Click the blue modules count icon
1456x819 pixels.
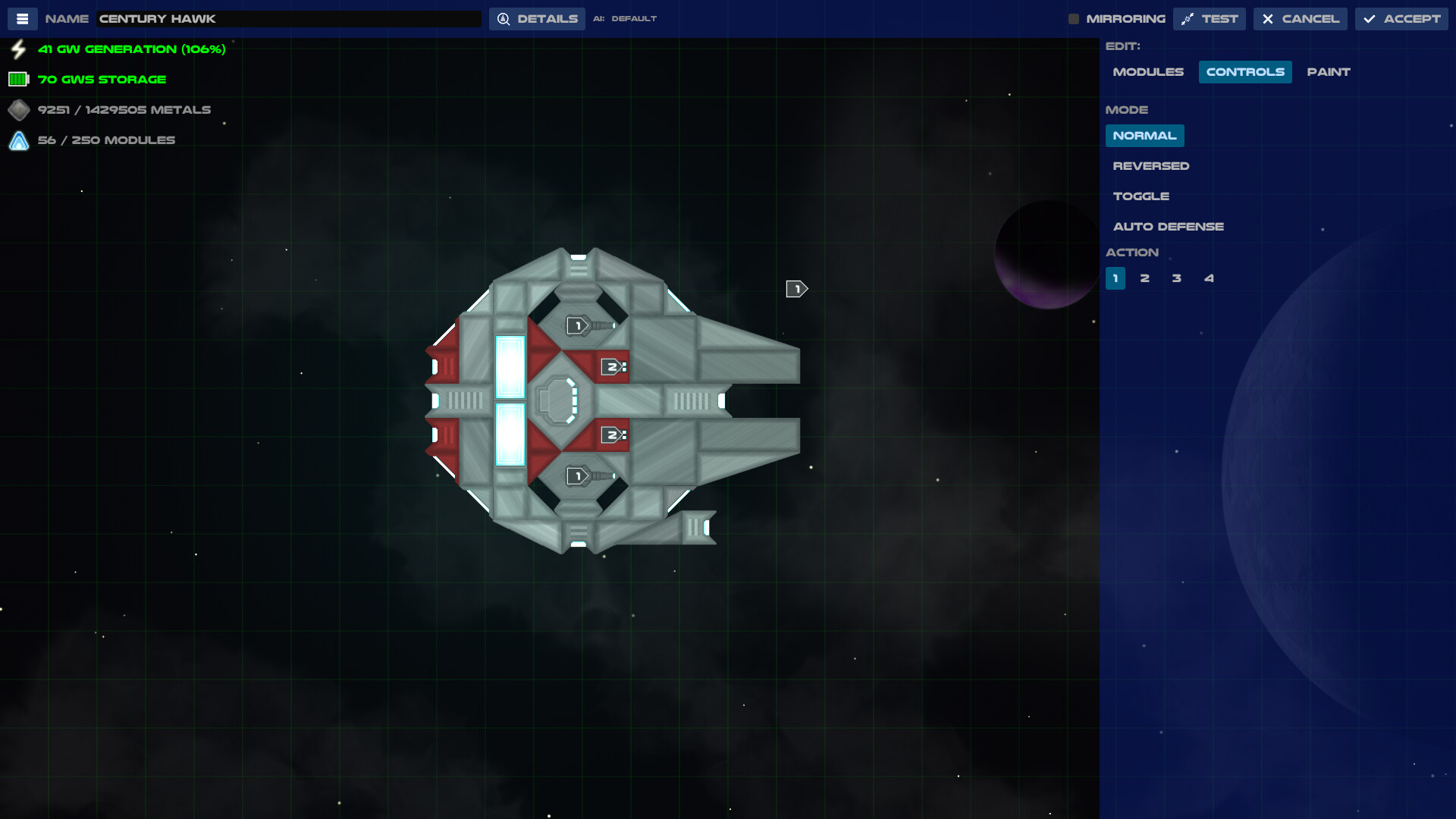pos(17,140)
